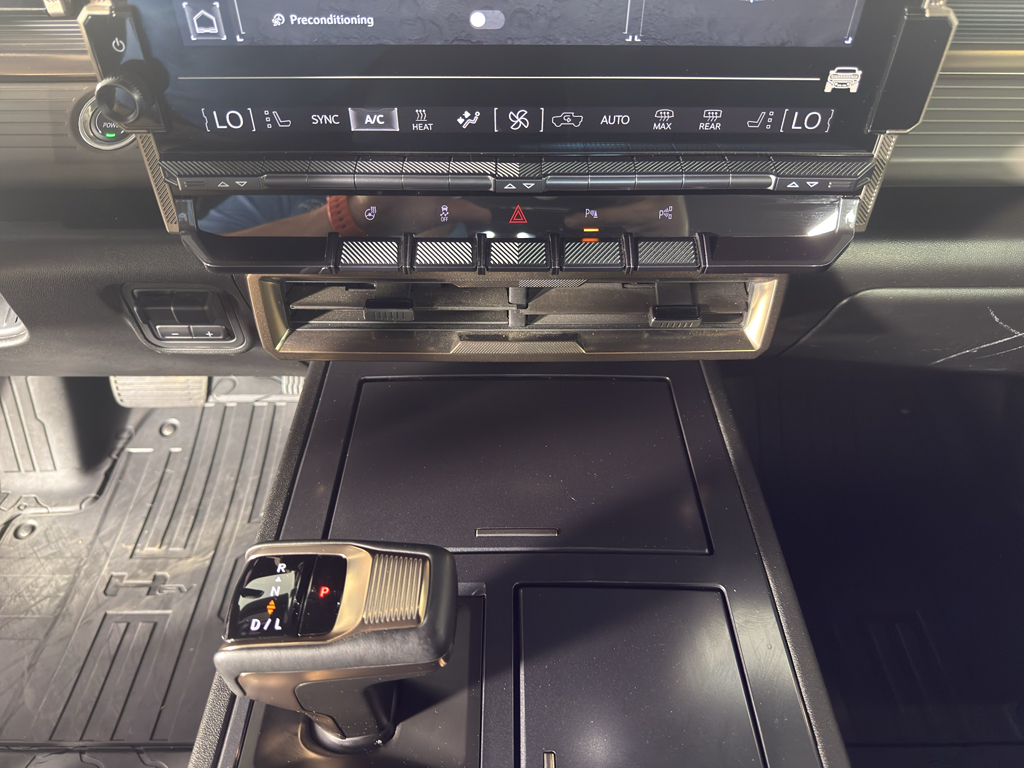
Task: Open the home screen icon
Action: (x=204, y=21)
